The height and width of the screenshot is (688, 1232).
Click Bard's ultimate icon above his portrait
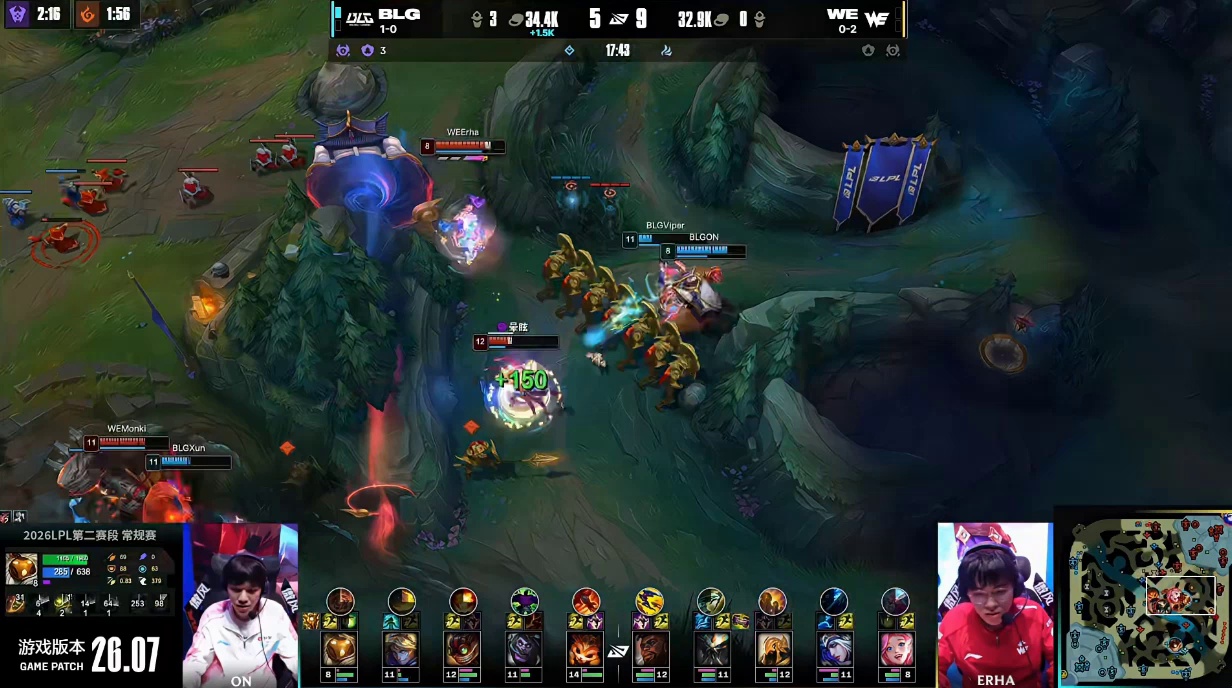coord(340,601)
